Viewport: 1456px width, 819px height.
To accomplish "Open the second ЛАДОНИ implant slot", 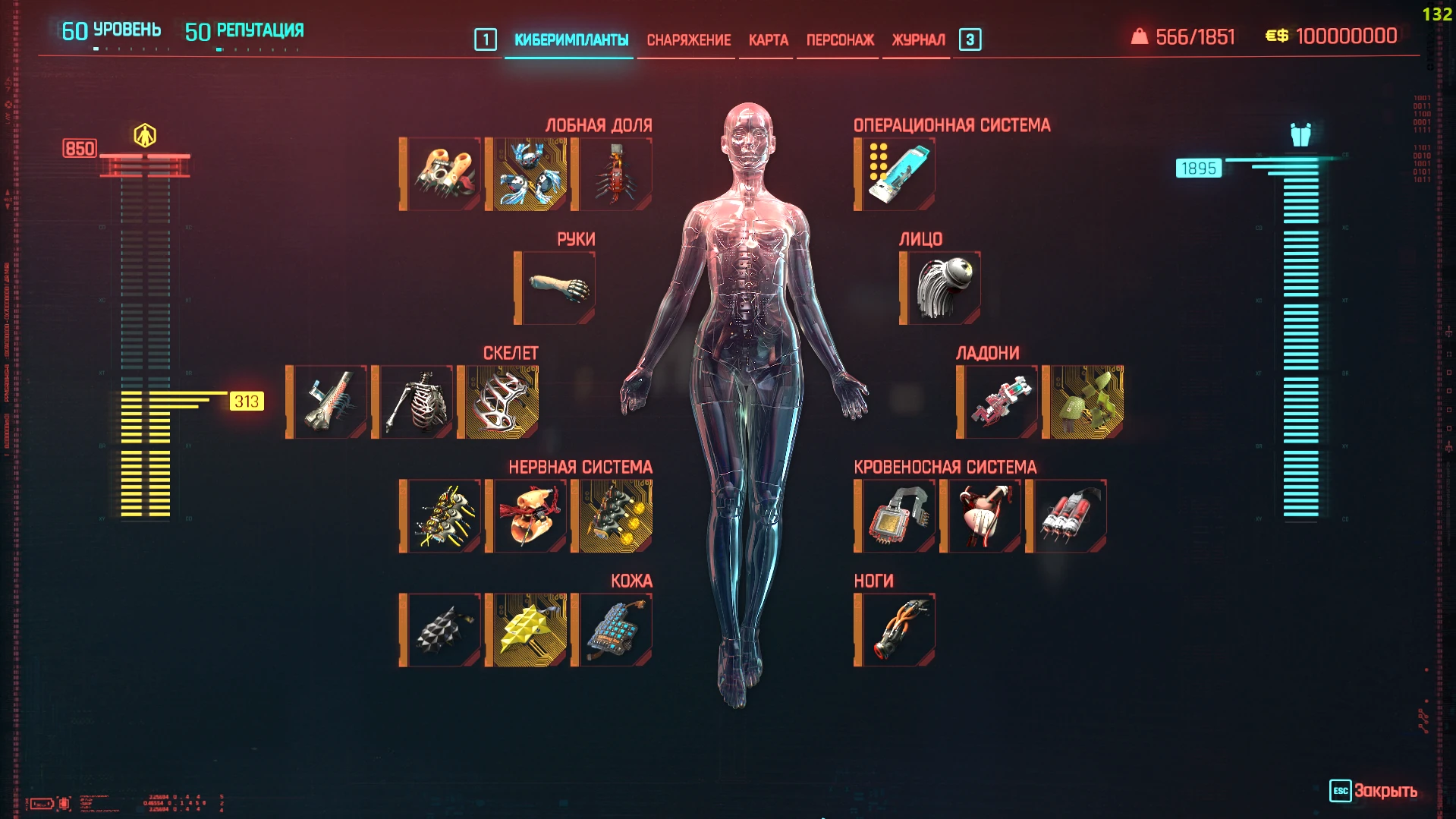I will point(1083,402).
